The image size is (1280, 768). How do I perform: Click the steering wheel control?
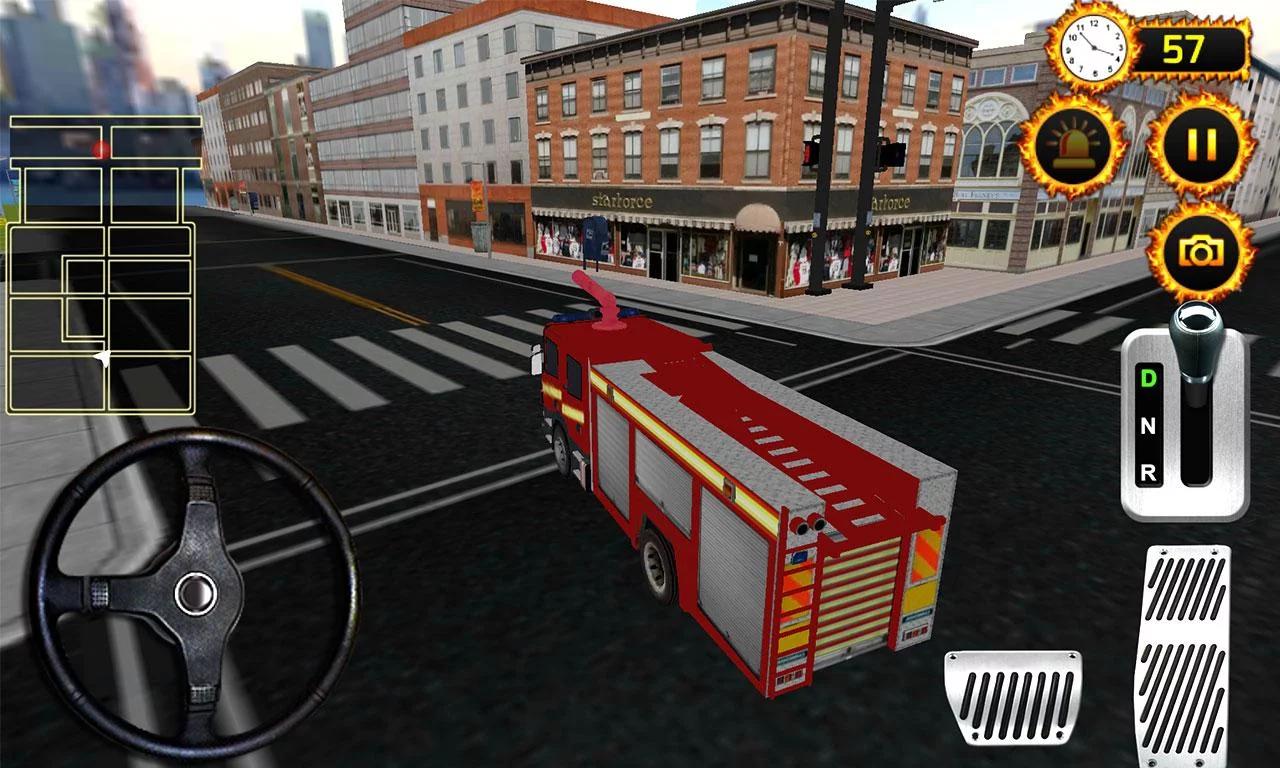point(195,593)
